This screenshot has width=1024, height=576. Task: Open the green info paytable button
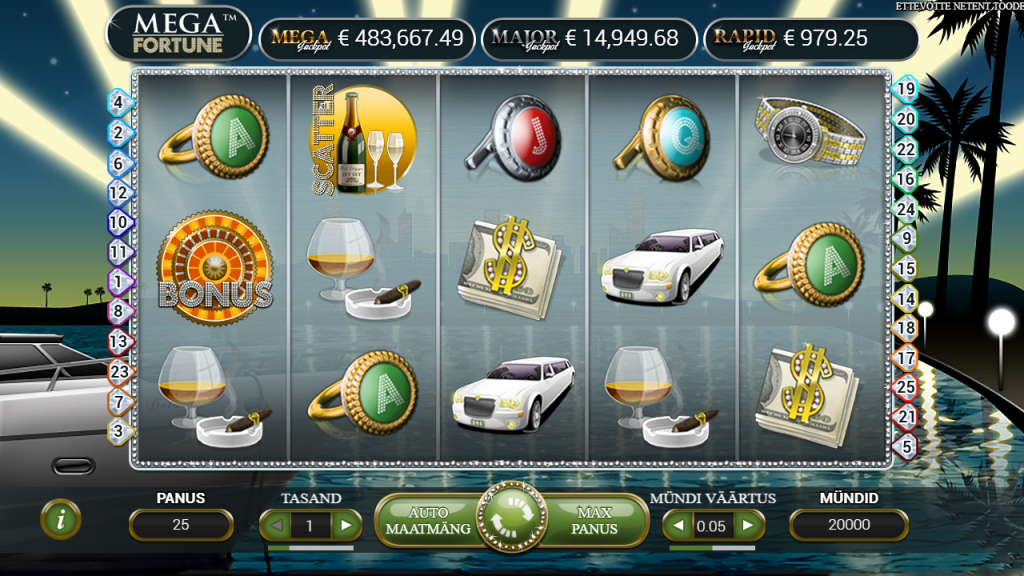coord(61,518)
